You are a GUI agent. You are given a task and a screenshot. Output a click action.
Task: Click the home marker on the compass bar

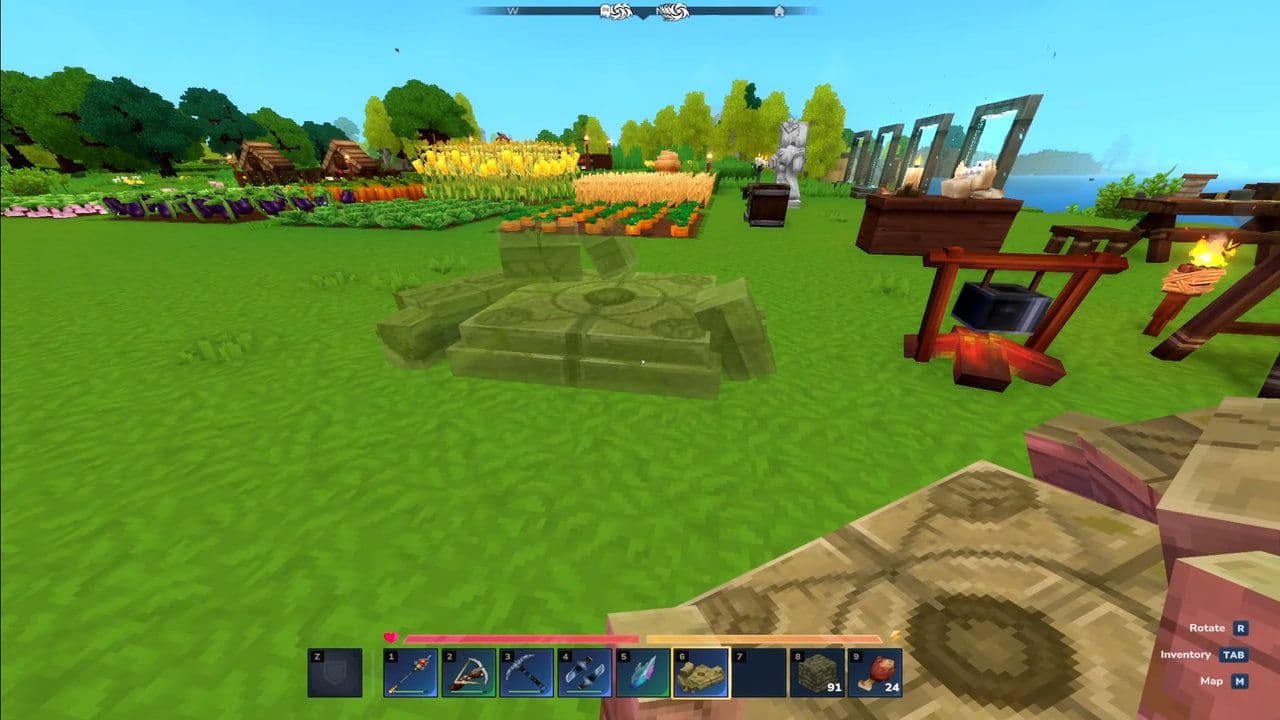pyautogui.click(x=780, y=13)
